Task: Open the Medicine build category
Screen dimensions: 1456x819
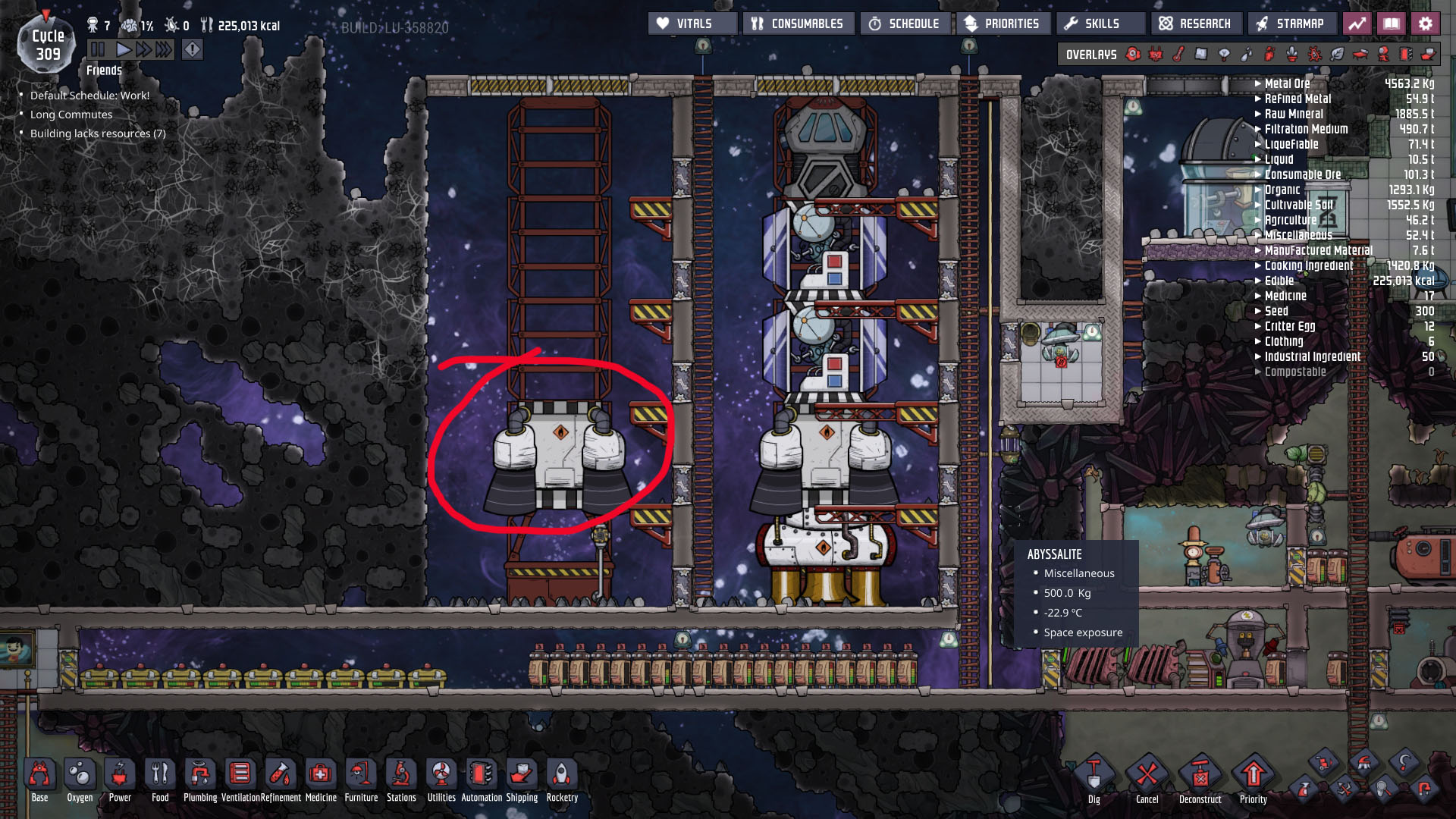Action: click(x=321, y=775)
